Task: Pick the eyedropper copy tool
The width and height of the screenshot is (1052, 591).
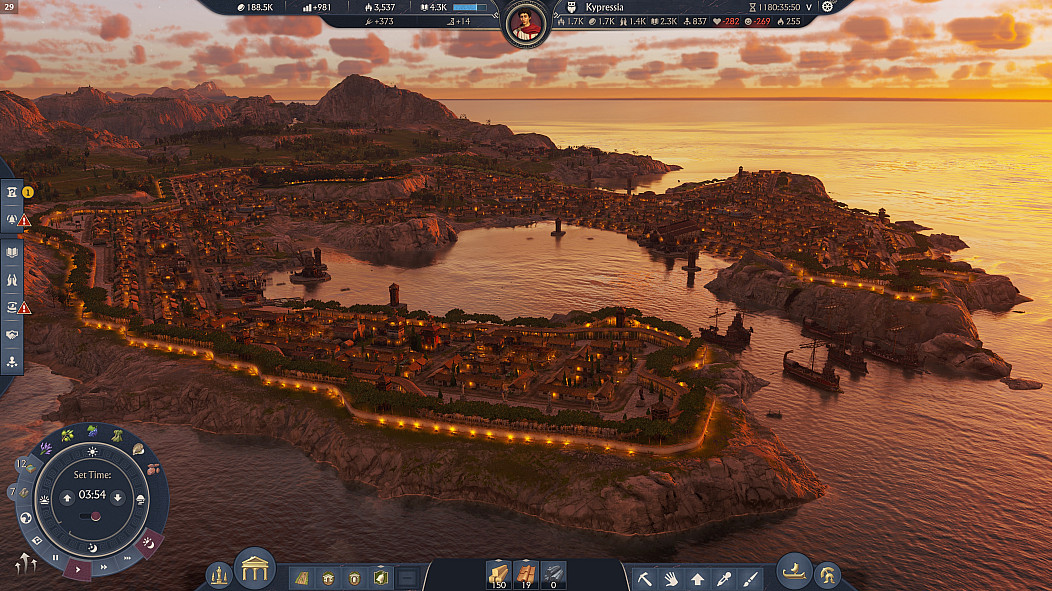Action: coord(723,577)
